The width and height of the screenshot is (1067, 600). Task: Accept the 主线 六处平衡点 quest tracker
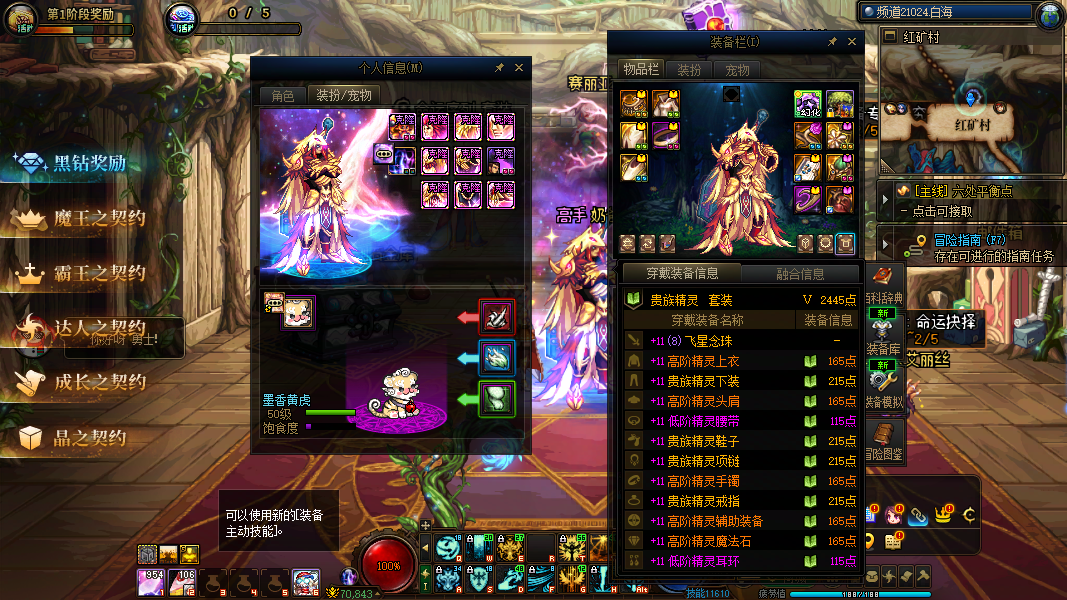(x=968, y=191)
